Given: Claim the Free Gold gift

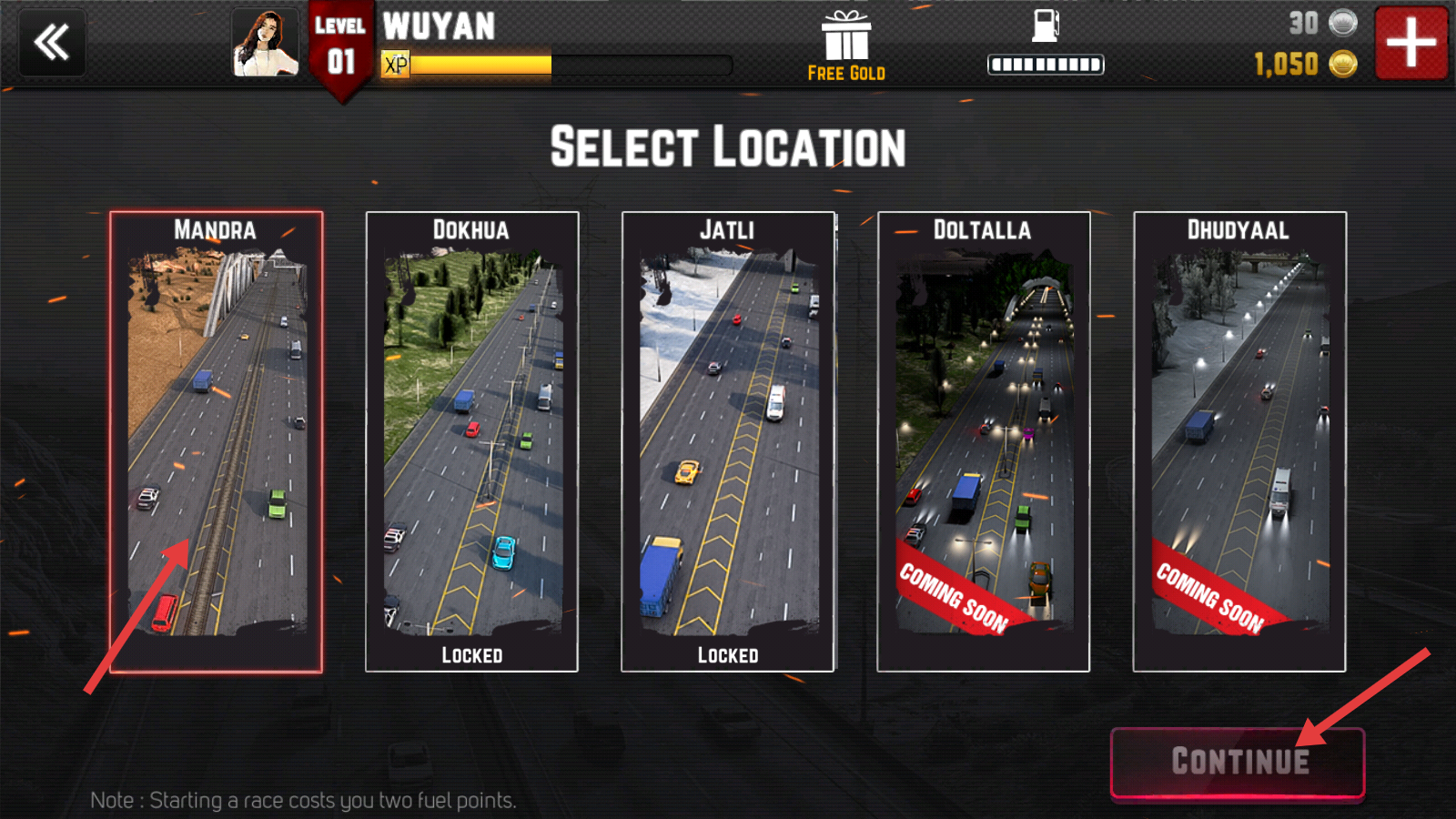Looking at the screenshot, I should 846,47.
